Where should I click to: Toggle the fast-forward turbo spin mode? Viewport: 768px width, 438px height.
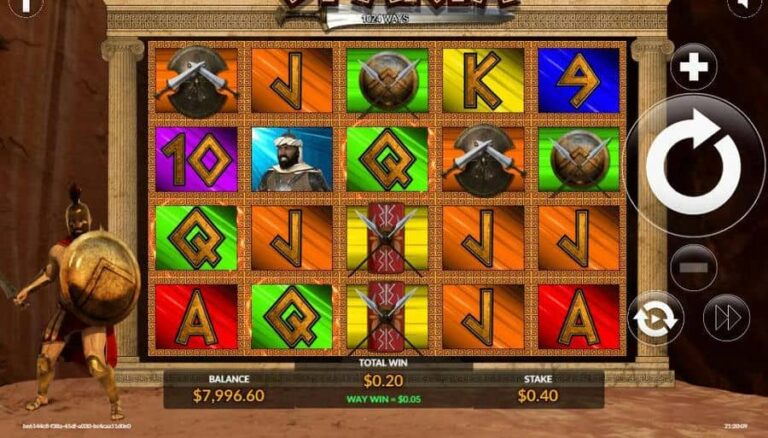(725, 319)
